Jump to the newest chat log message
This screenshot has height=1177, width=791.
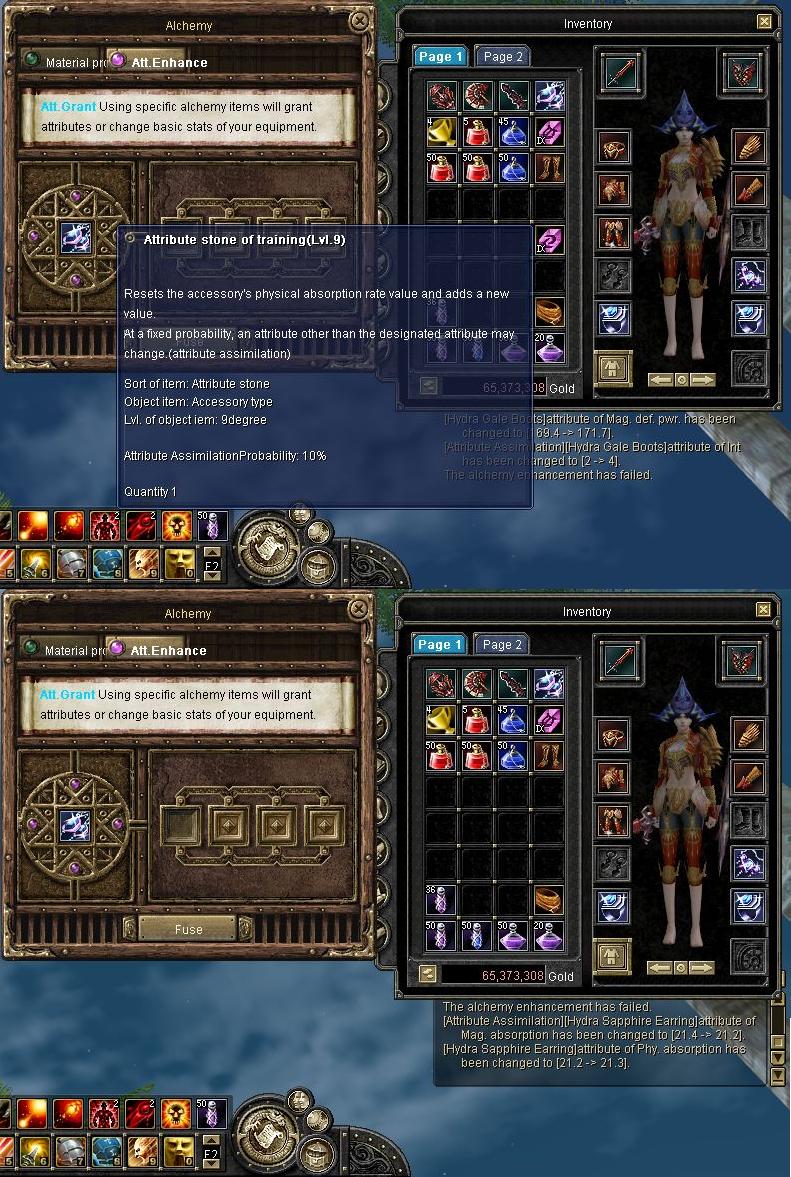pos(778,1076)
